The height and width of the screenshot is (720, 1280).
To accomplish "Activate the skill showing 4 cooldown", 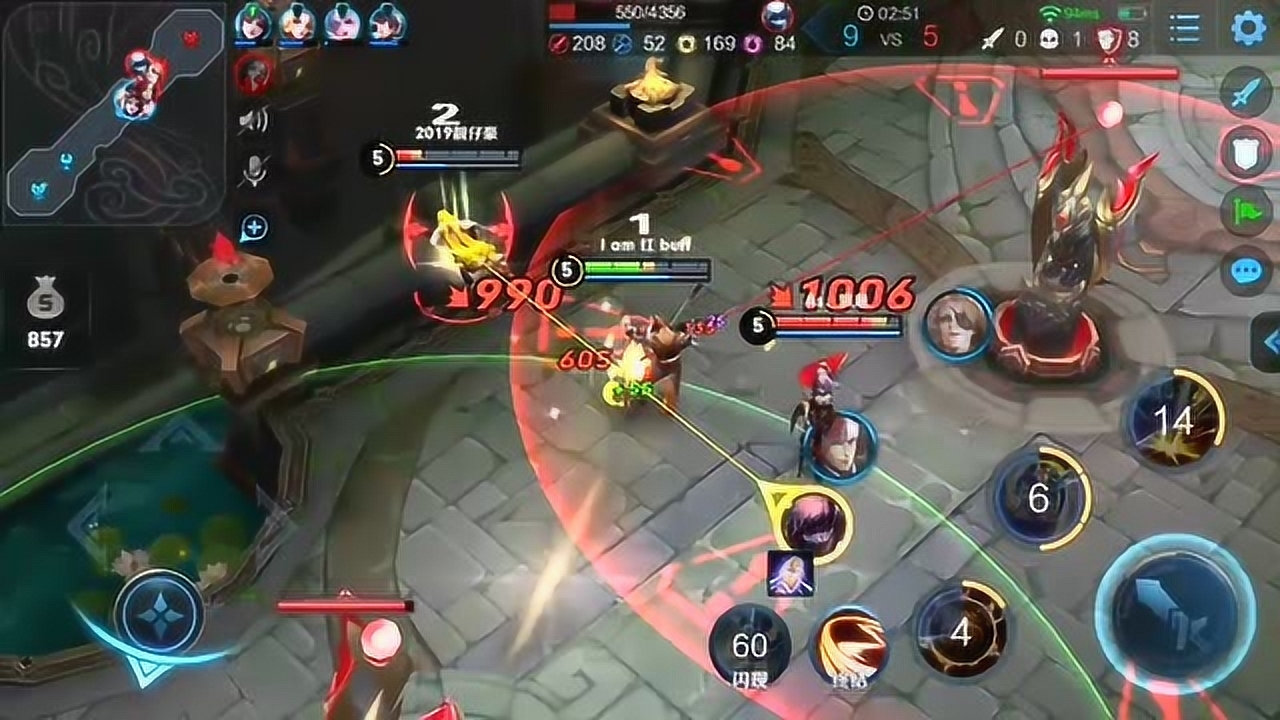I will pos(961,632).
